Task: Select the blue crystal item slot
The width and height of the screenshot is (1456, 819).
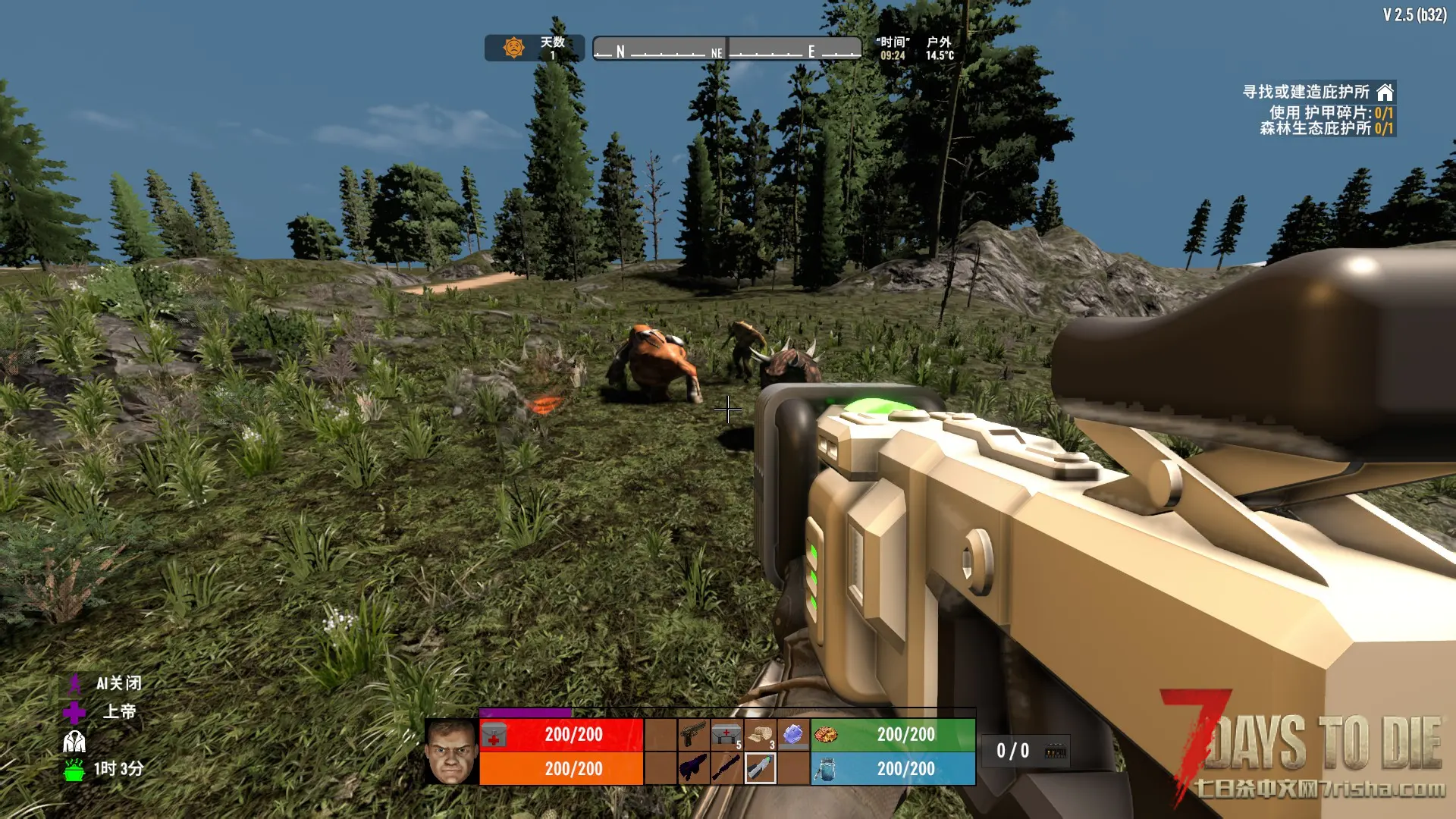Action: pos(793,734)
